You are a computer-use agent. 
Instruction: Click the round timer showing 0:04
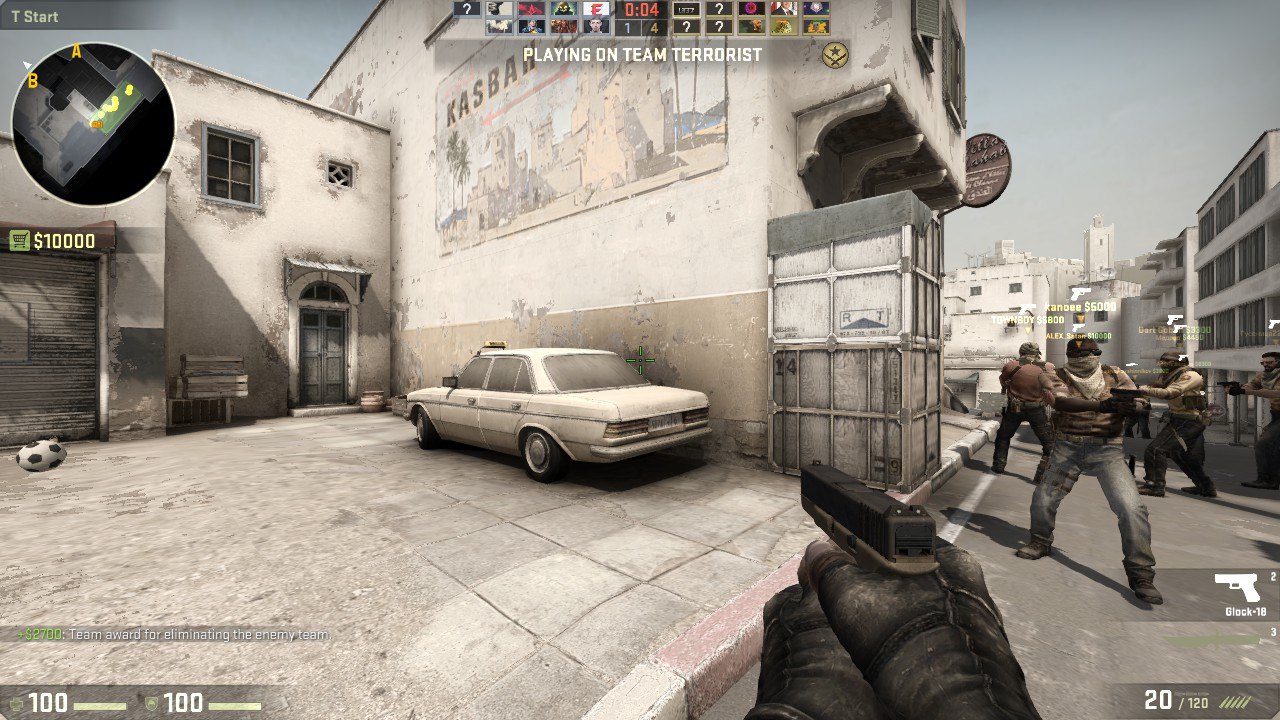point(640,10)
